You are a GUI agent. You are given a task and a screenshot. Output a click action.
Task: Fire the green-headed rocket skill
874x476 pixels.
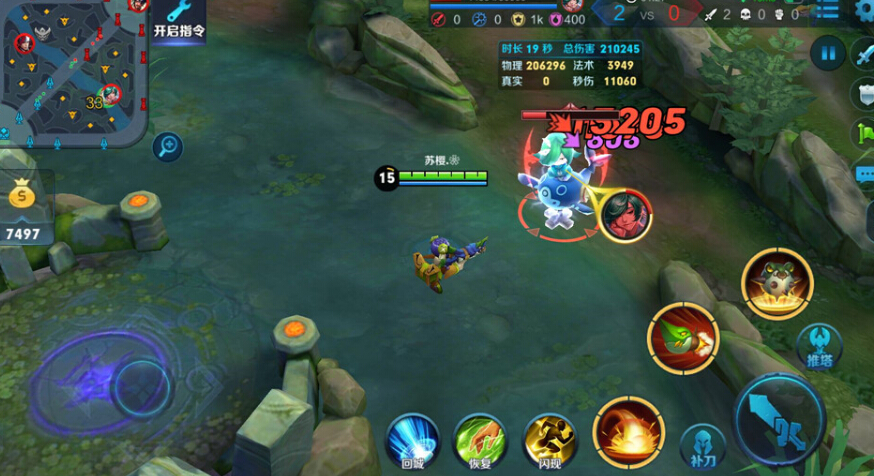pyautogui.click(x=683, y=339)
